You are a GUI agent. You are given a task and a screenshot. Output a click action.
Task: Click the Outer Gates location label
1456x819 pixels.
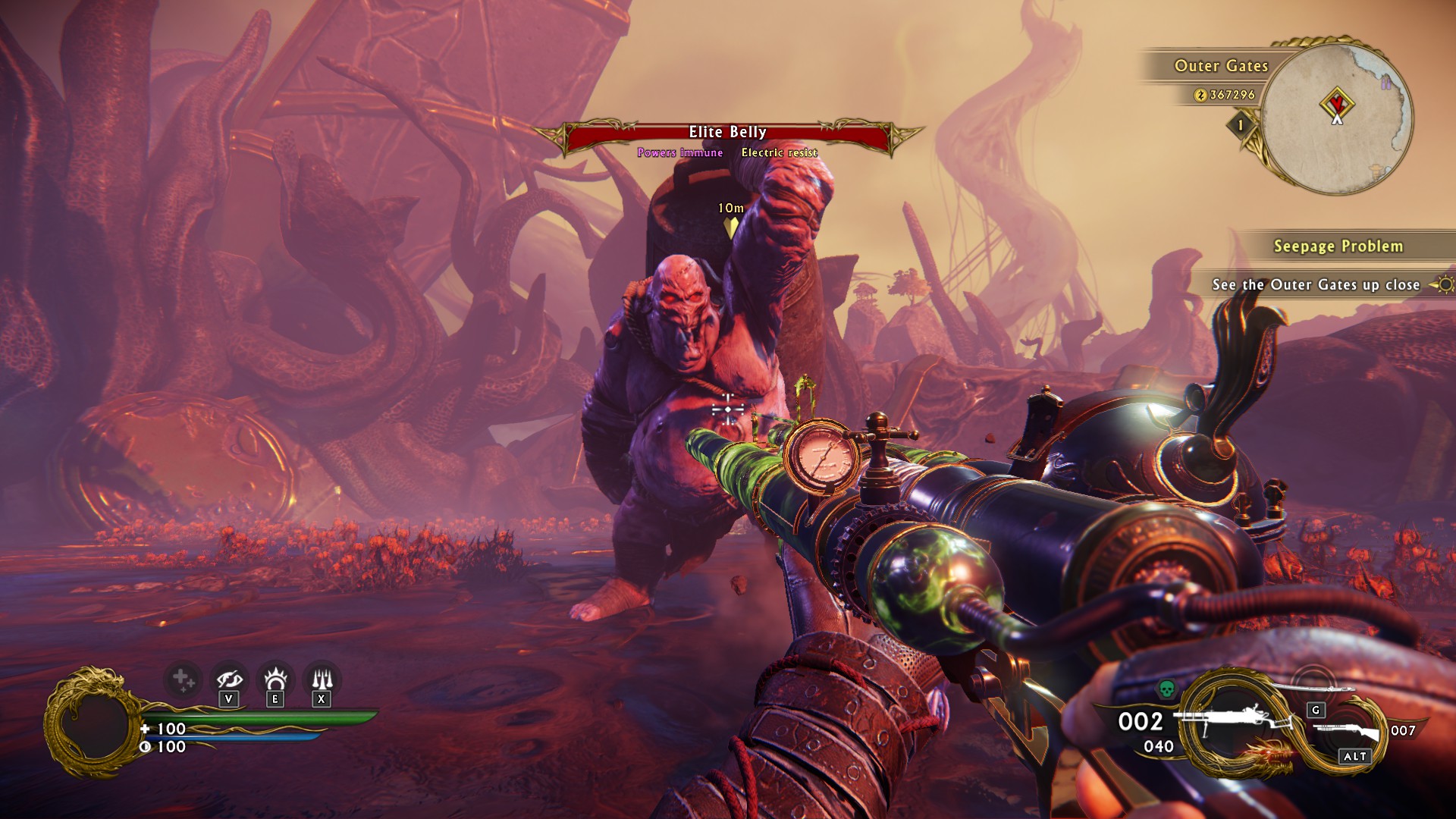click(1221, 67)
